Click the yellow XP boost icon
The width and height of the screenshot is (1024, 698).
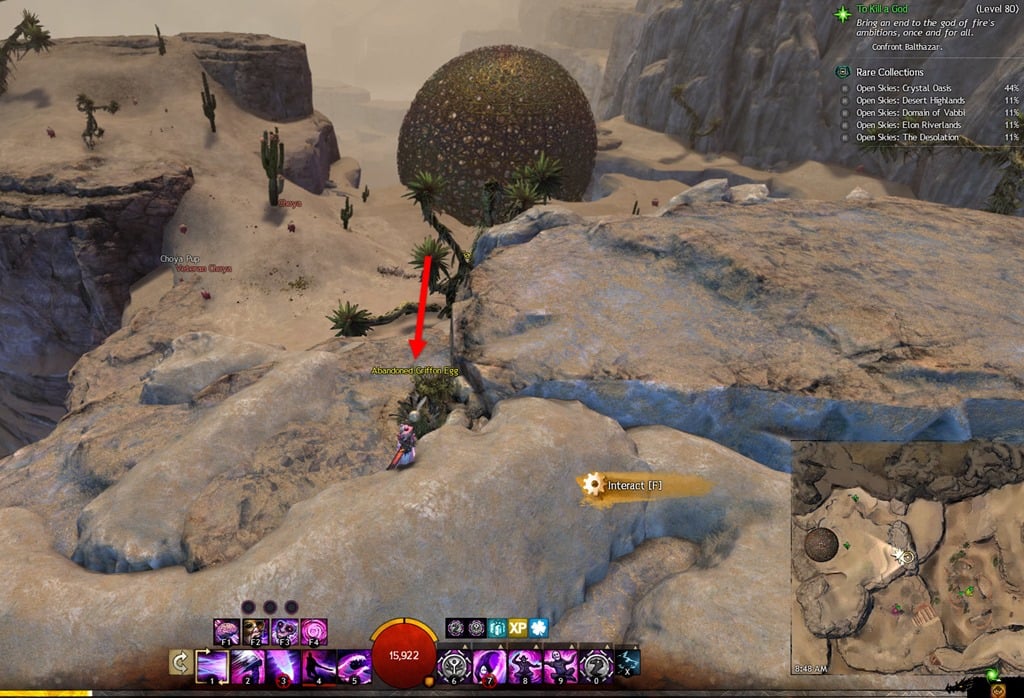pyautogui.click(x=517, y=627)
